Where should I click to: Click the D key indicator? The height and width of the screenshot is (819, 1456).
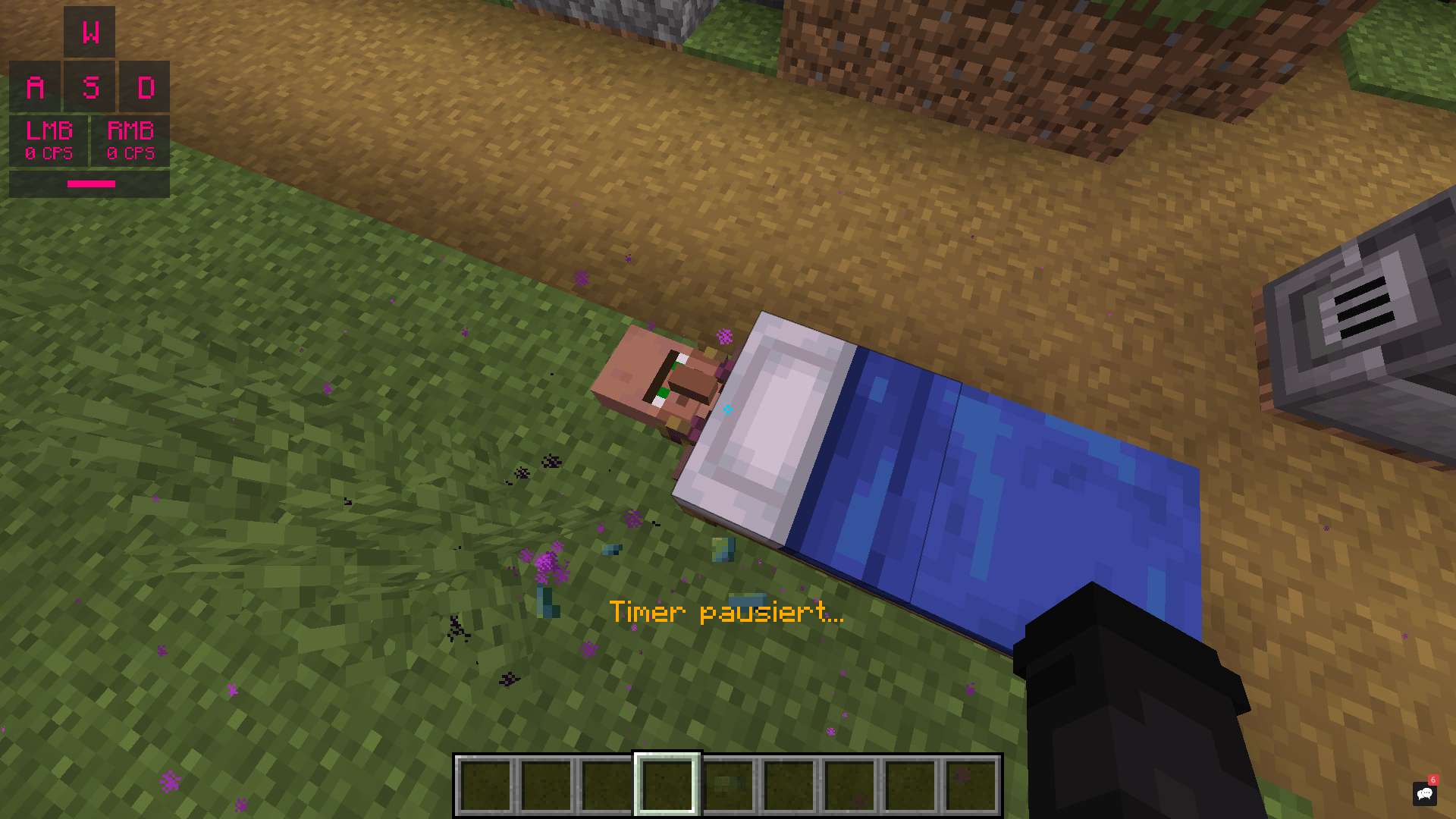(x=147, y=87)
